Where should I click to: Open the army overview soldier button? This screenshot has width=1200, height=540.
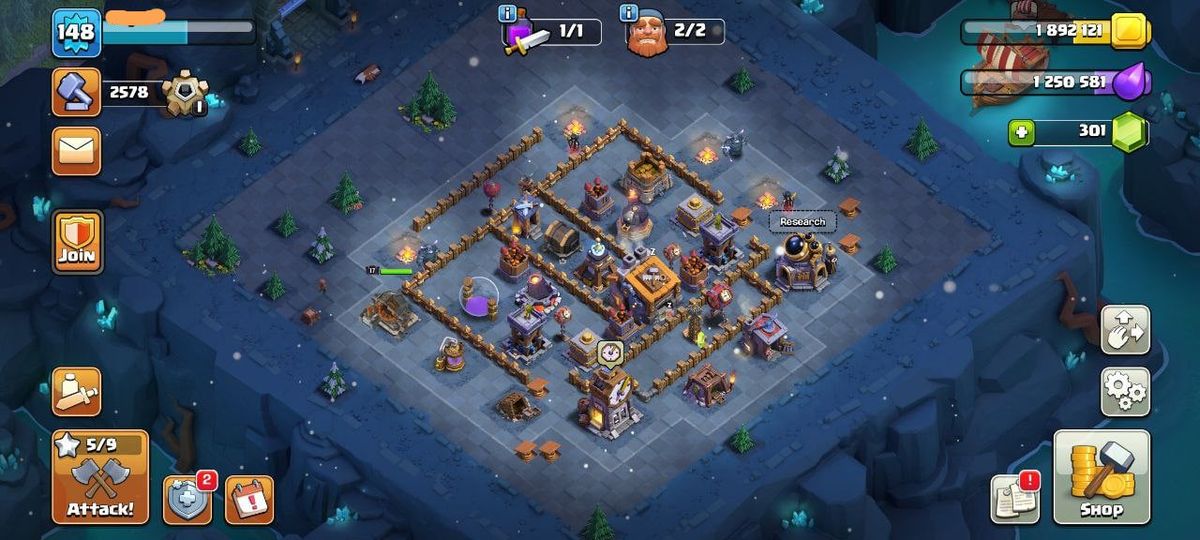76,392
